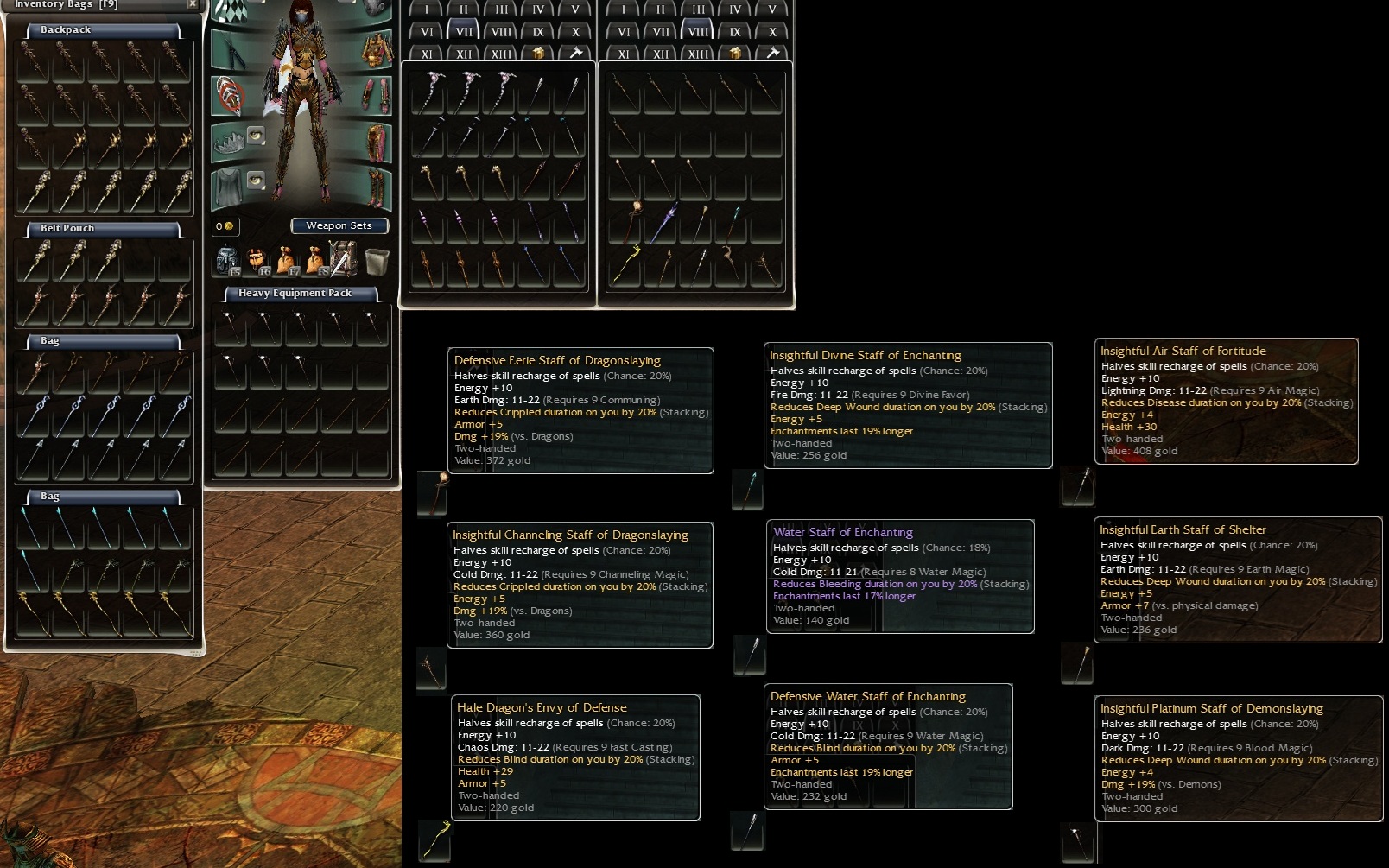Select the leggings equipment slot
Screen dimensions: 1389x868
377,142
